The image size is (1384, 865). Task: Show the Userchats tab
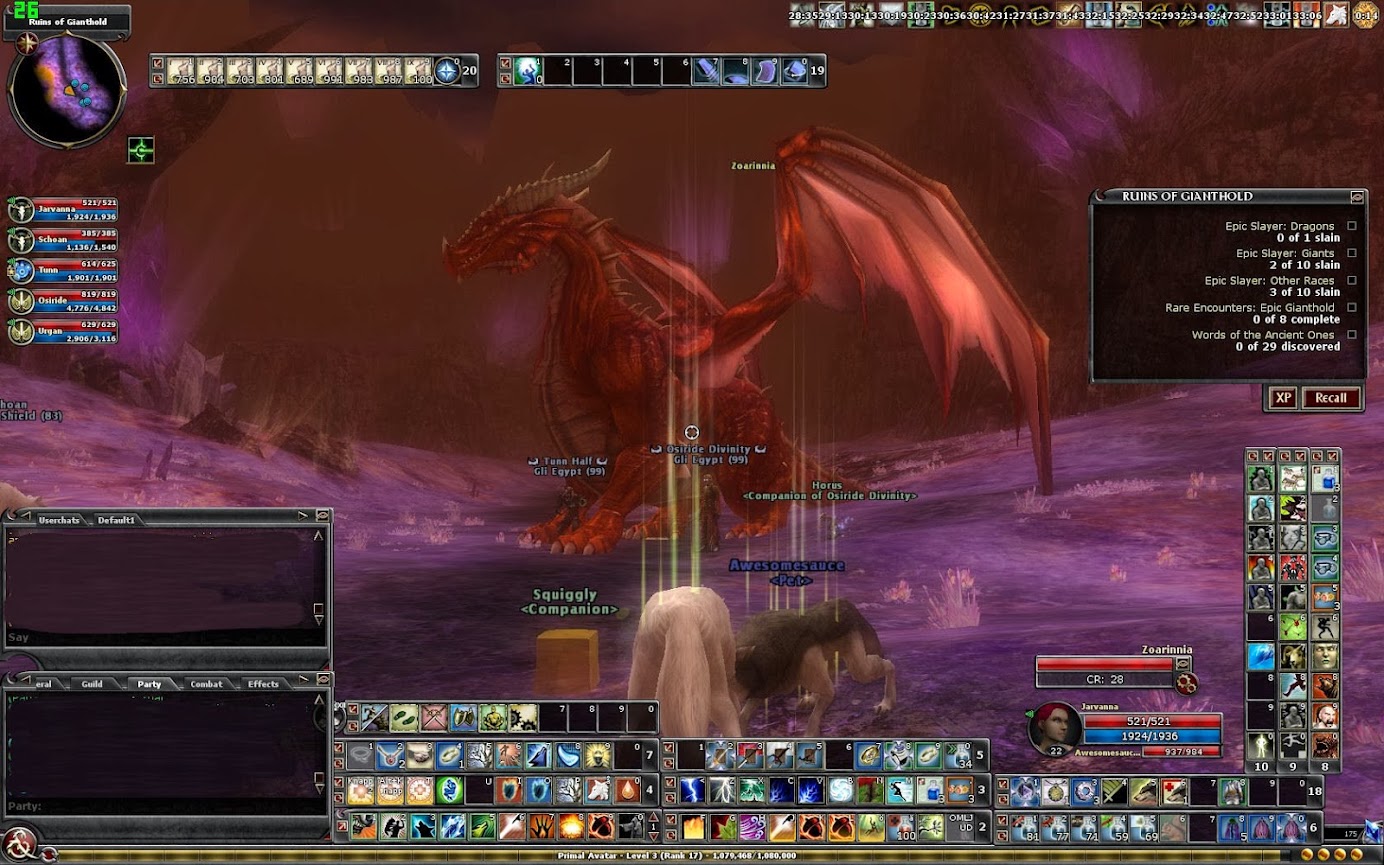(58, 520)
